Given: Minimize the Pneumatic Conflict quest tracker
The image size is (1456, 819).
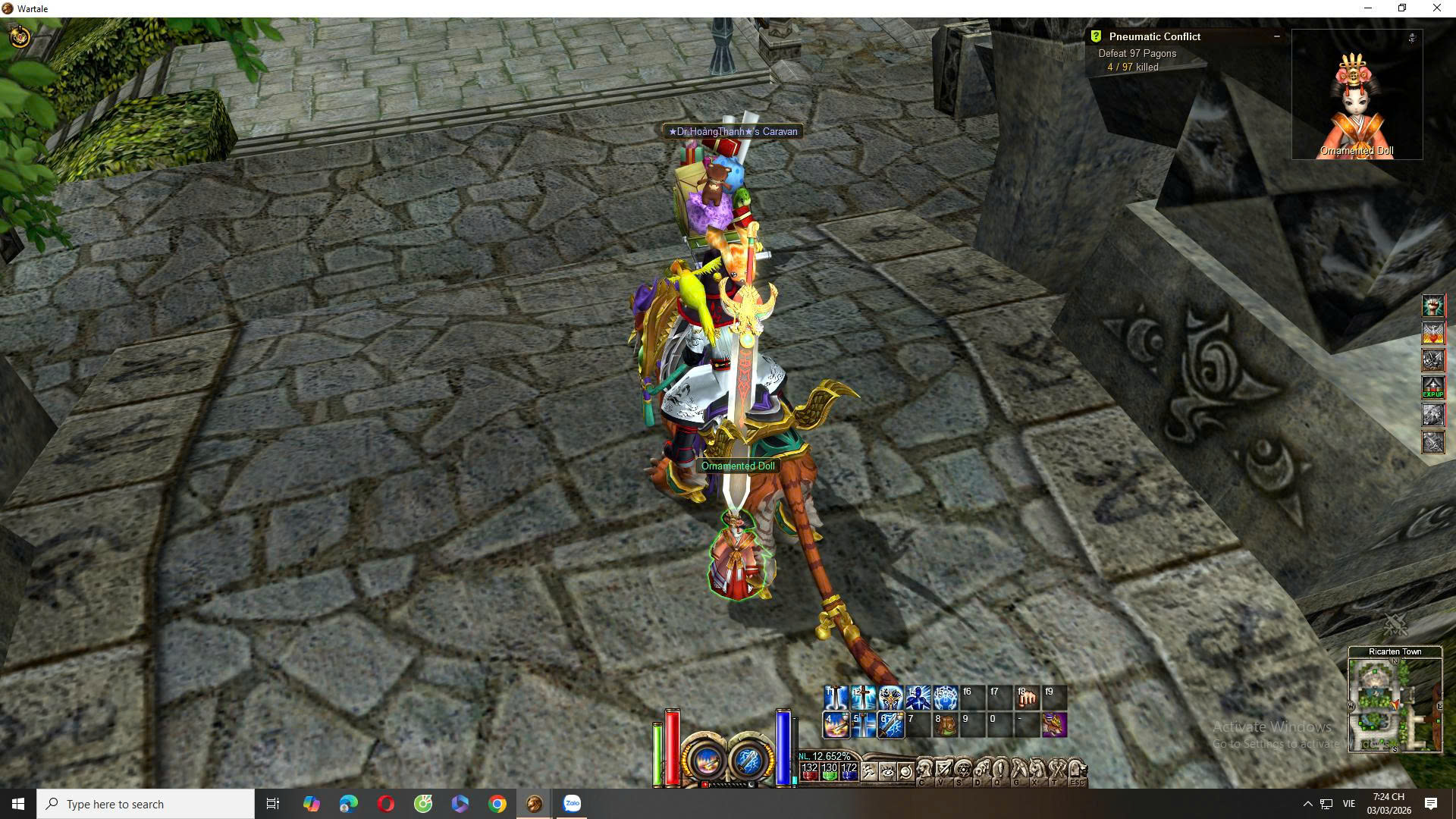Looking at the screenshot, I should (x=1277, y=36).
